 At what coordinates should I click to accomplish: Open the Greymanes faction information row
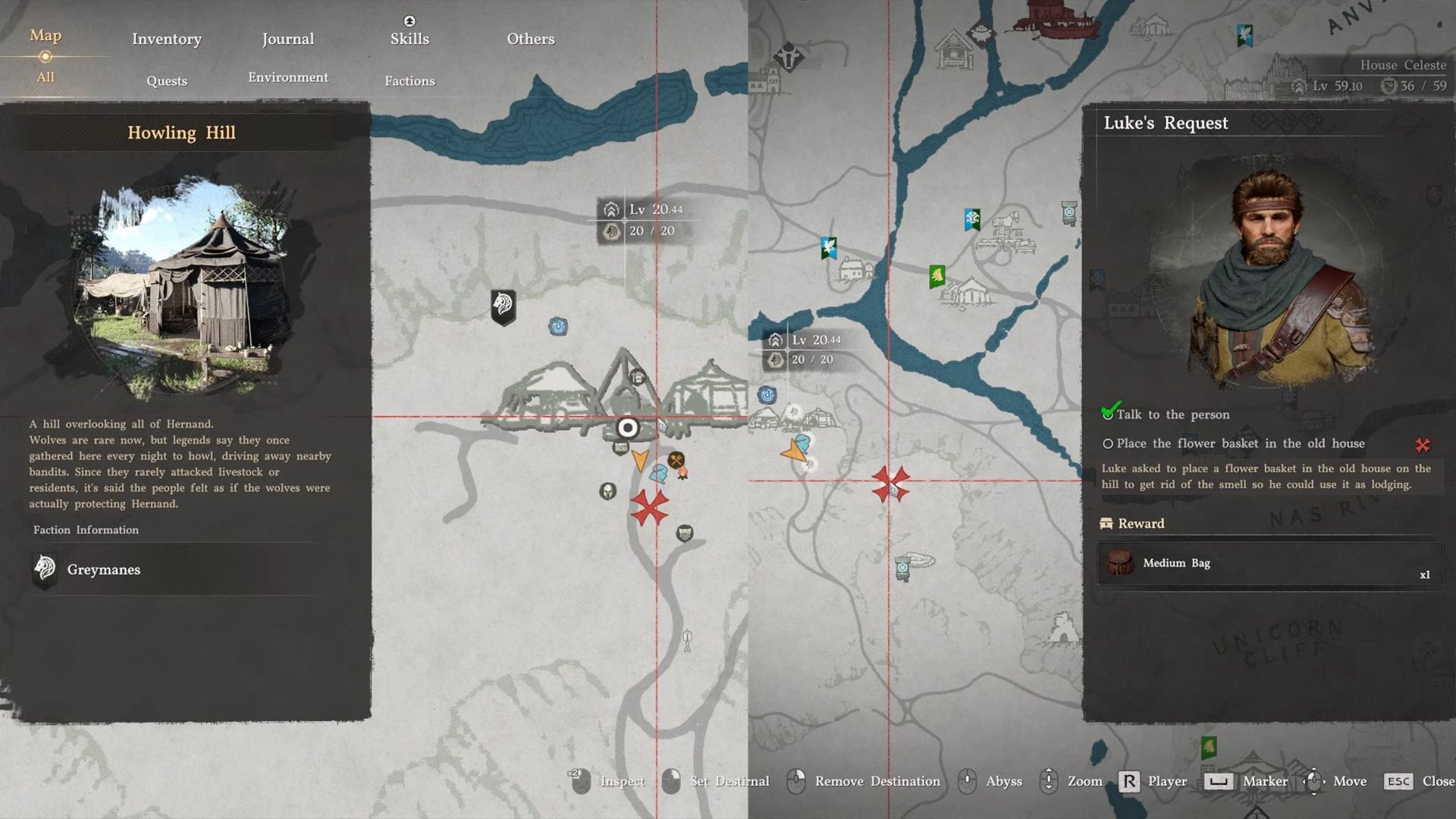pos(182,570)
